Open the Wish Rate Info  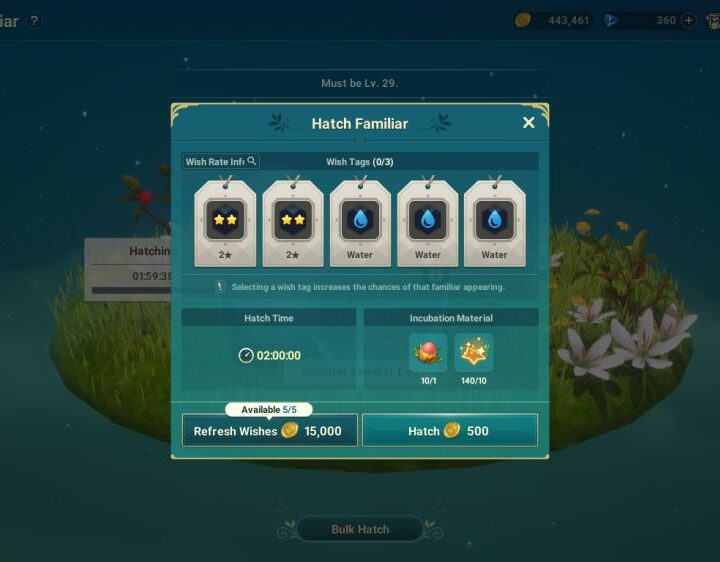221,161
